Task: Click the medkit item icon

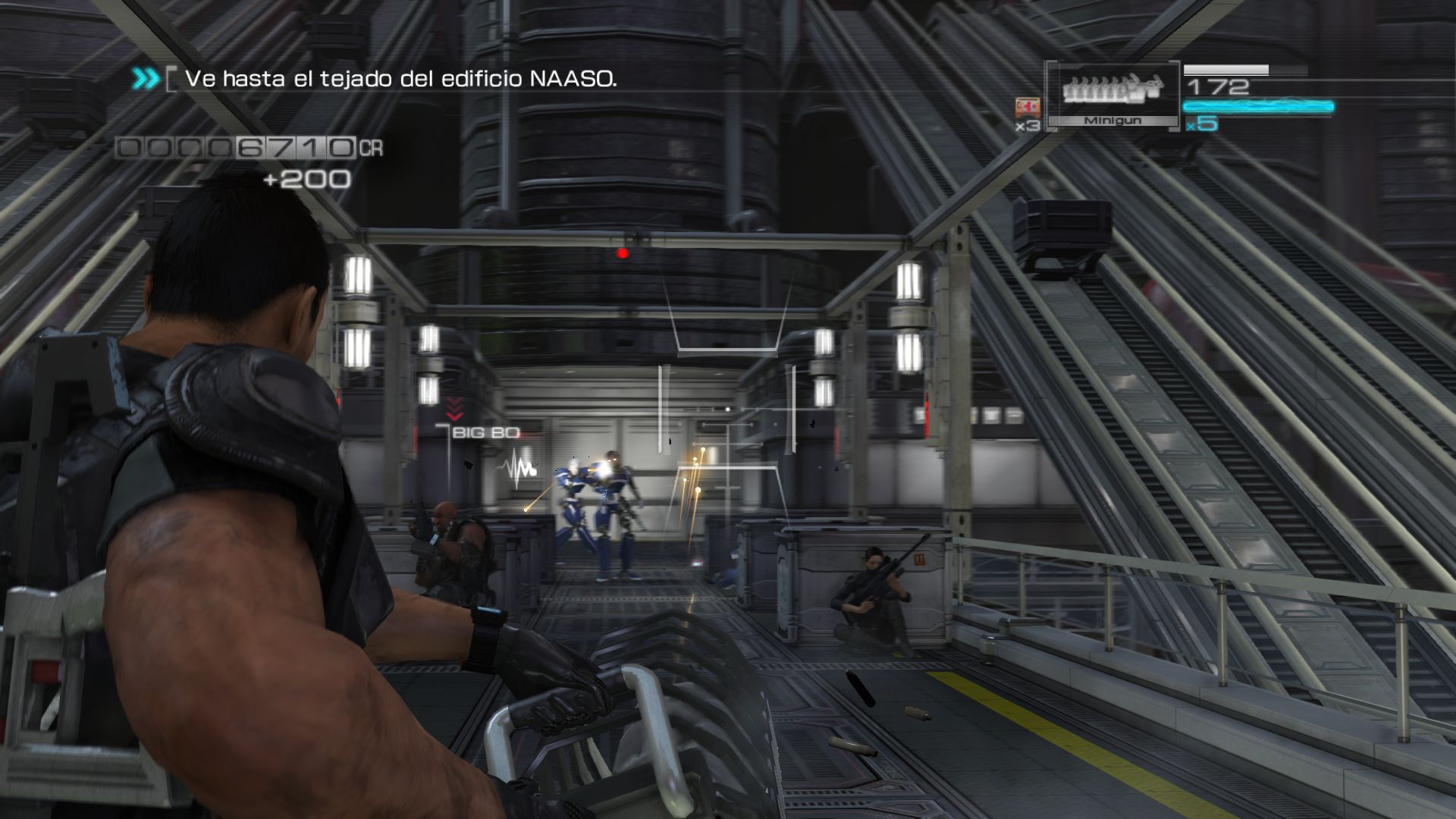Action: [x=1028, y=108]
